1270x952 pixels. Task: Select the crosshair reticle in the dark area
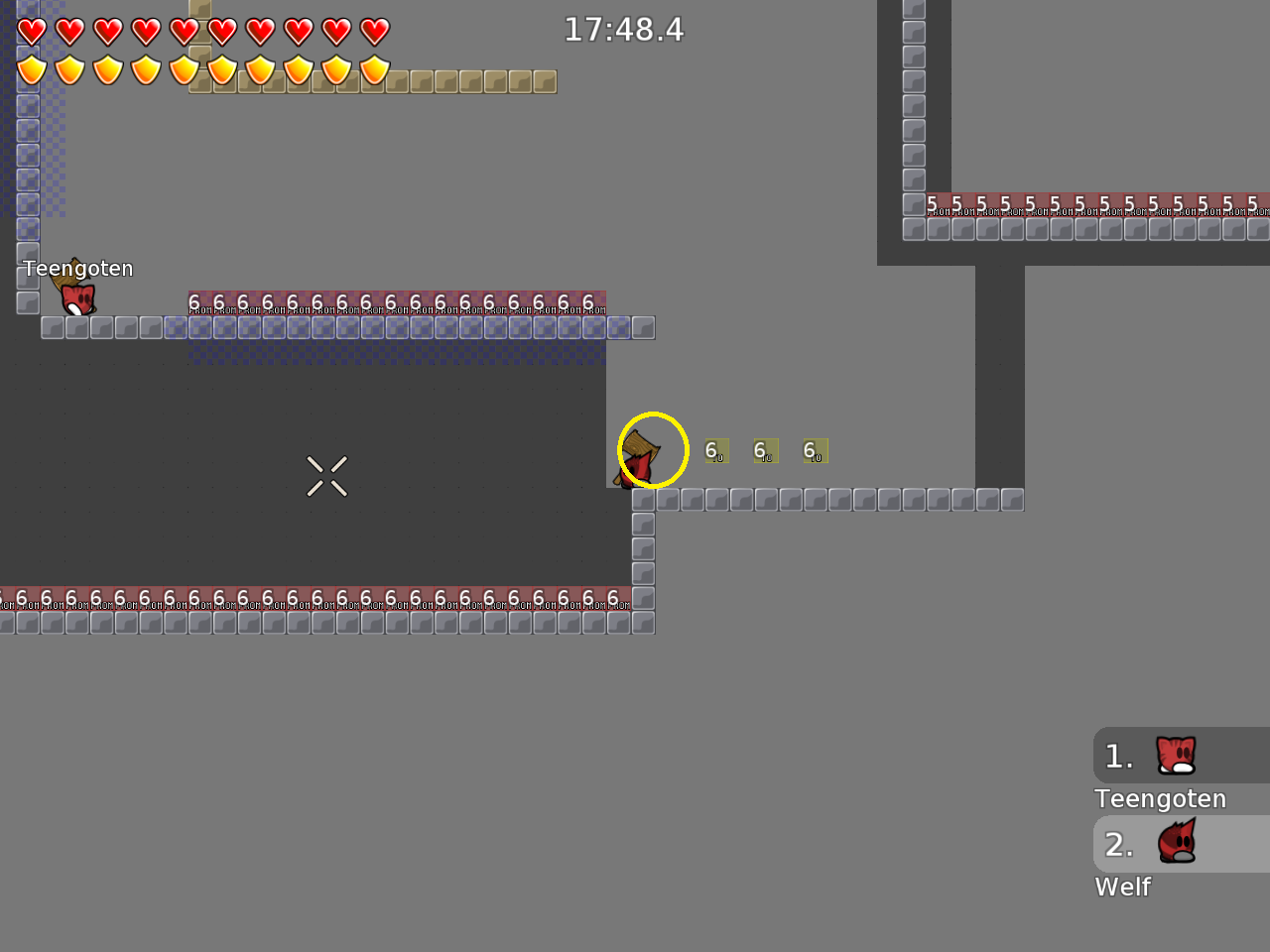326,476
